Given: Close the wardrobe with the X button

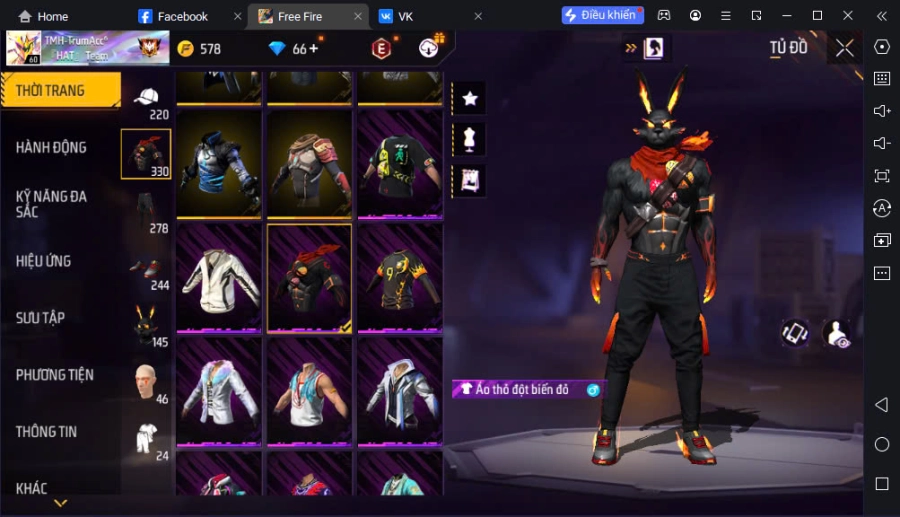Looking at the screenshot, I should pyautogui.click(x=844, y=48).
